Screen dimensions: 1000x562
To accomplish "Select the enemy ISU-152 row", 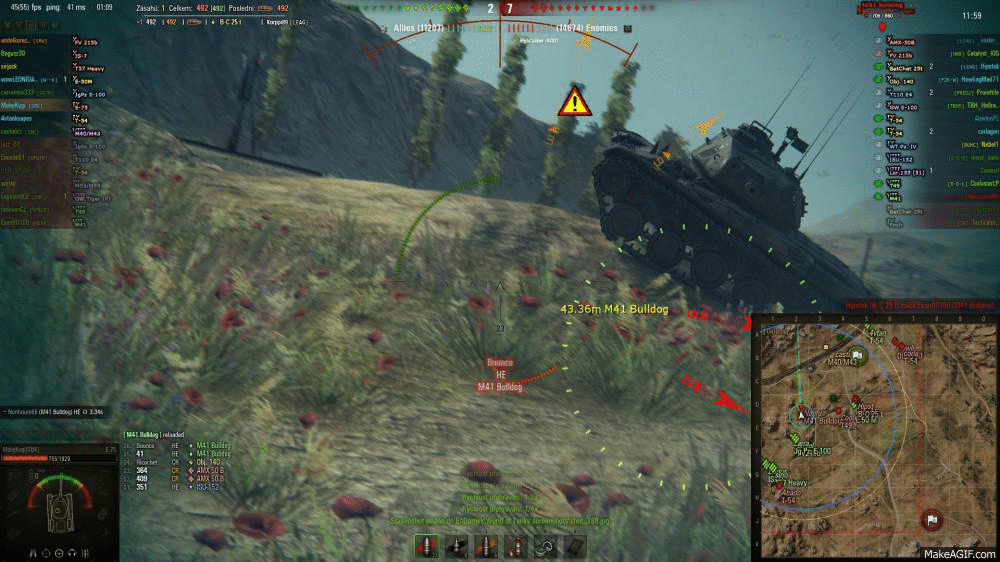I will tap(930, 158).
